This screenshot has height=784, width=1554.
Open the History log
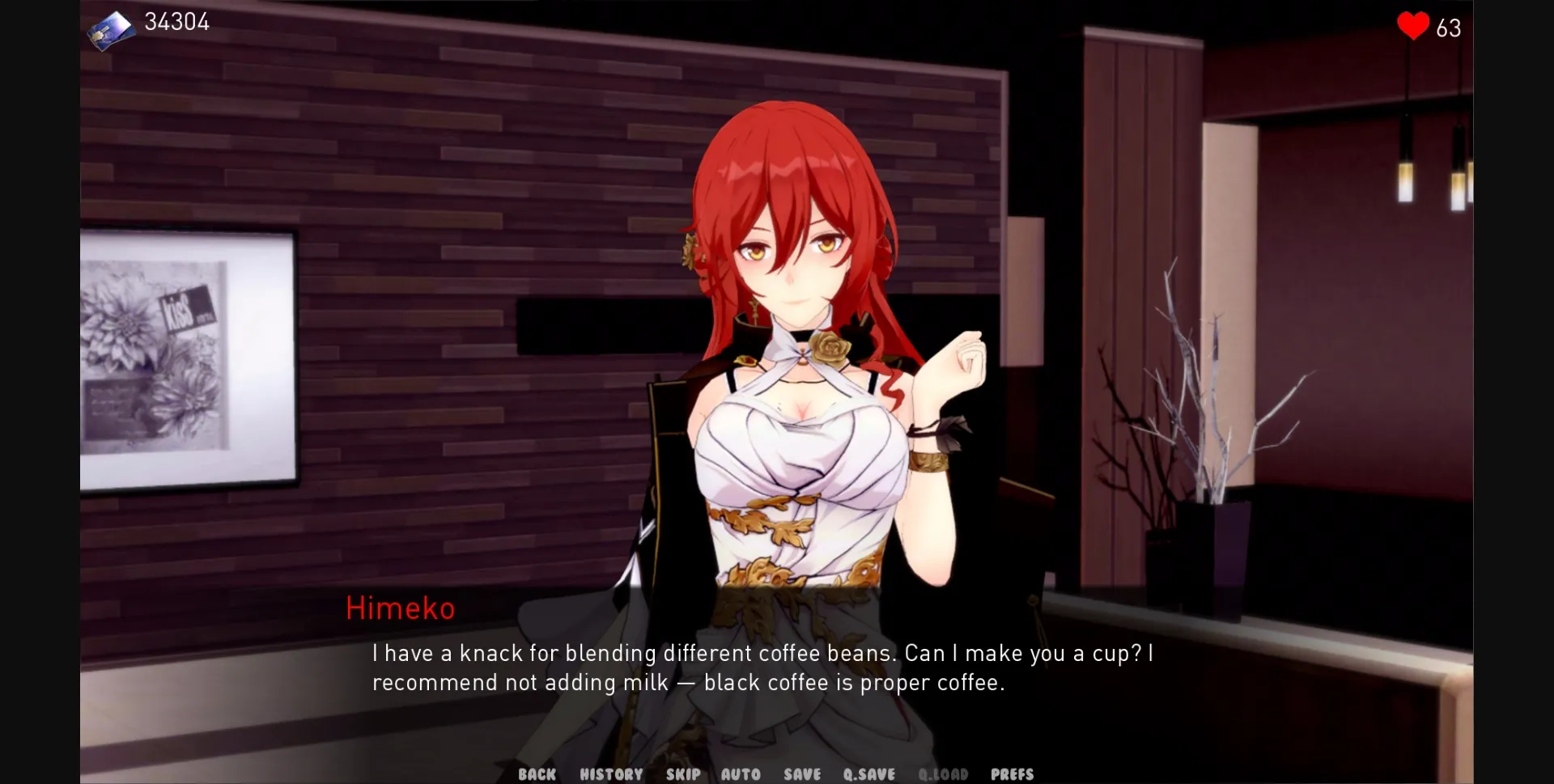click(x=610, y=773)
